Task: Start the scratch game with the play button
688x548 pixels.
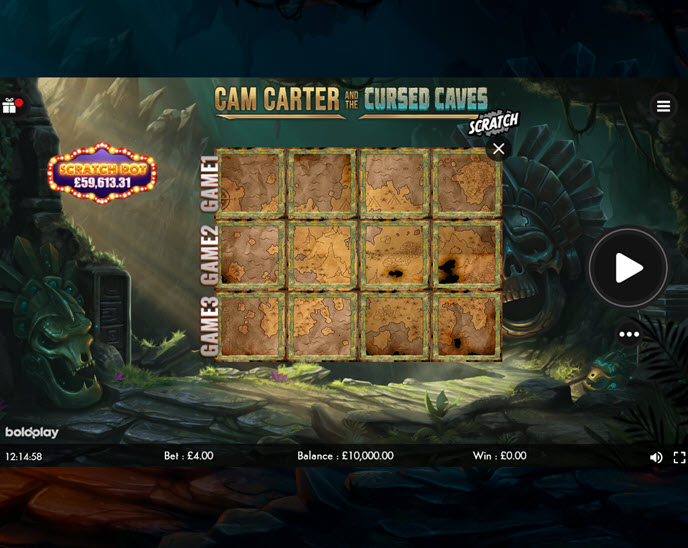Action: tap(628, 268)
